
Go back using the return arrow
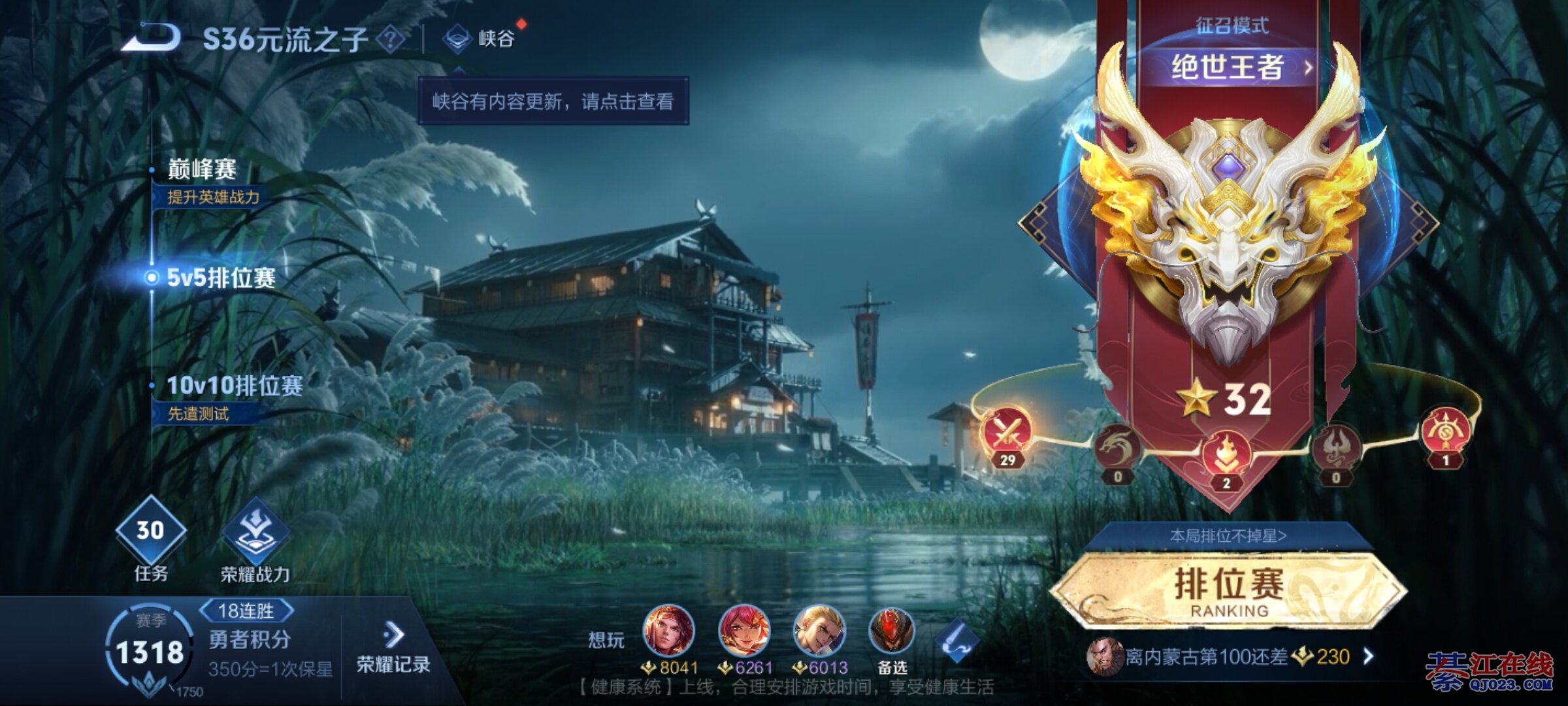click(x=152, y=38)
